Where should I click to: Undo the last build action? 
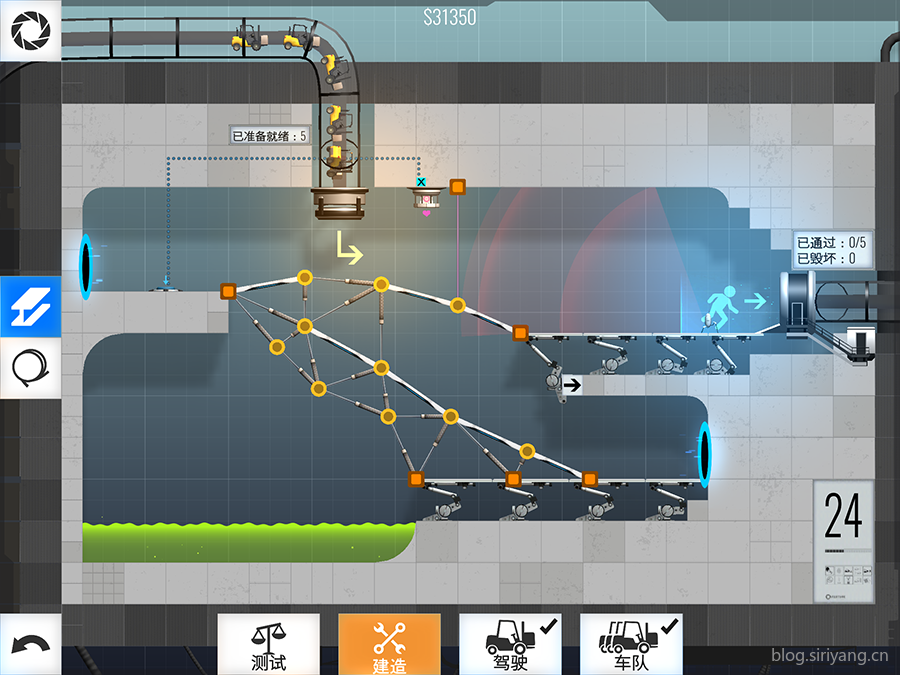pos(30,645)
